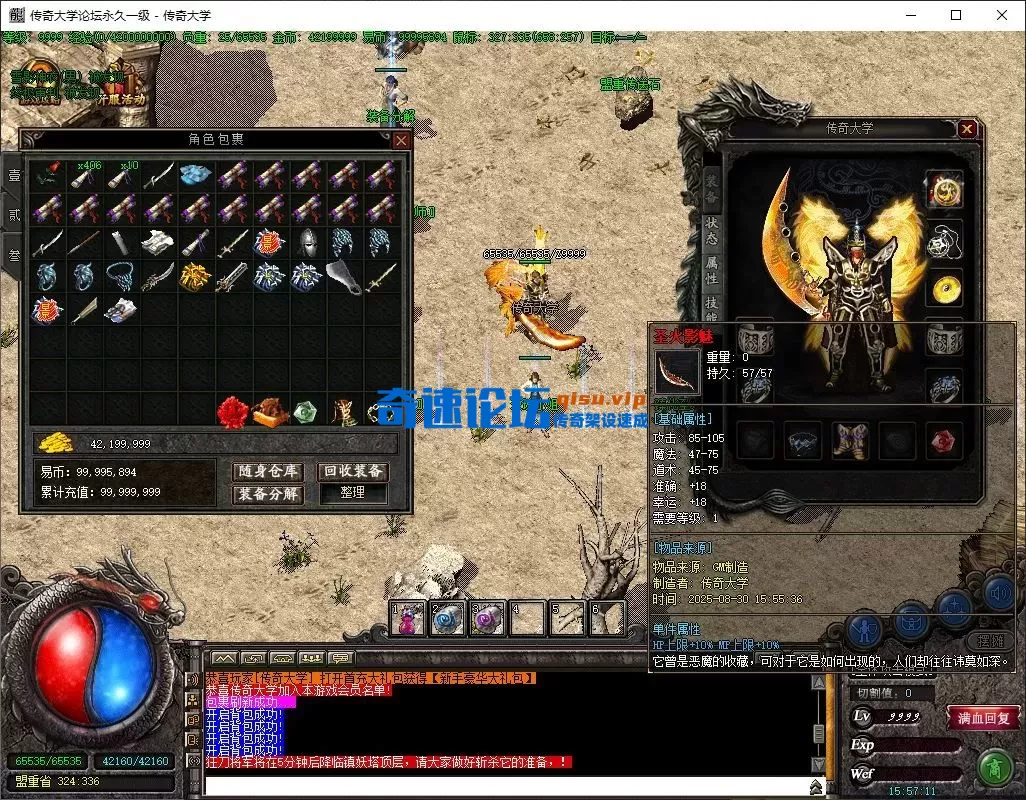Switch to bag page 贰 tab
Viewport: 1026px width, 800px height.
pos(14,215)
